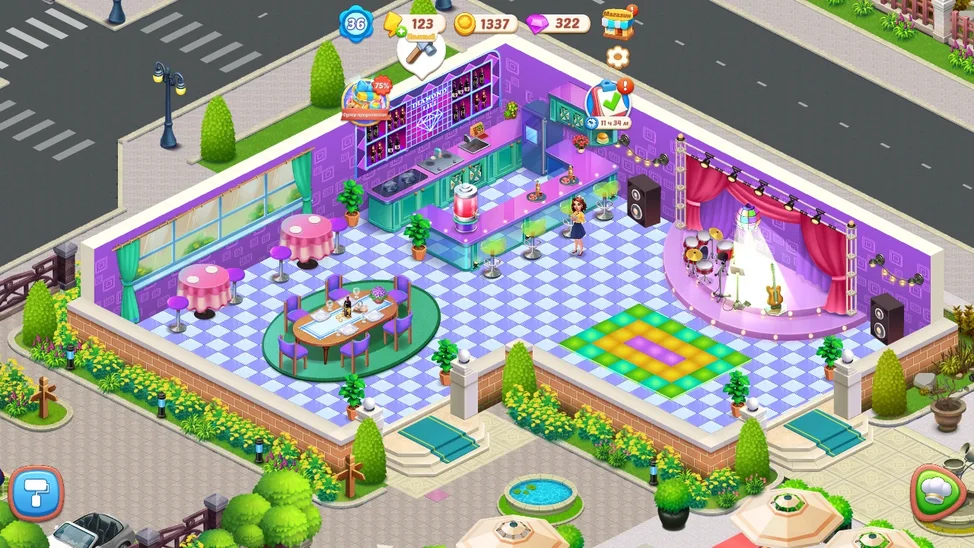Add more energy with the green plus

coord(400,31)
